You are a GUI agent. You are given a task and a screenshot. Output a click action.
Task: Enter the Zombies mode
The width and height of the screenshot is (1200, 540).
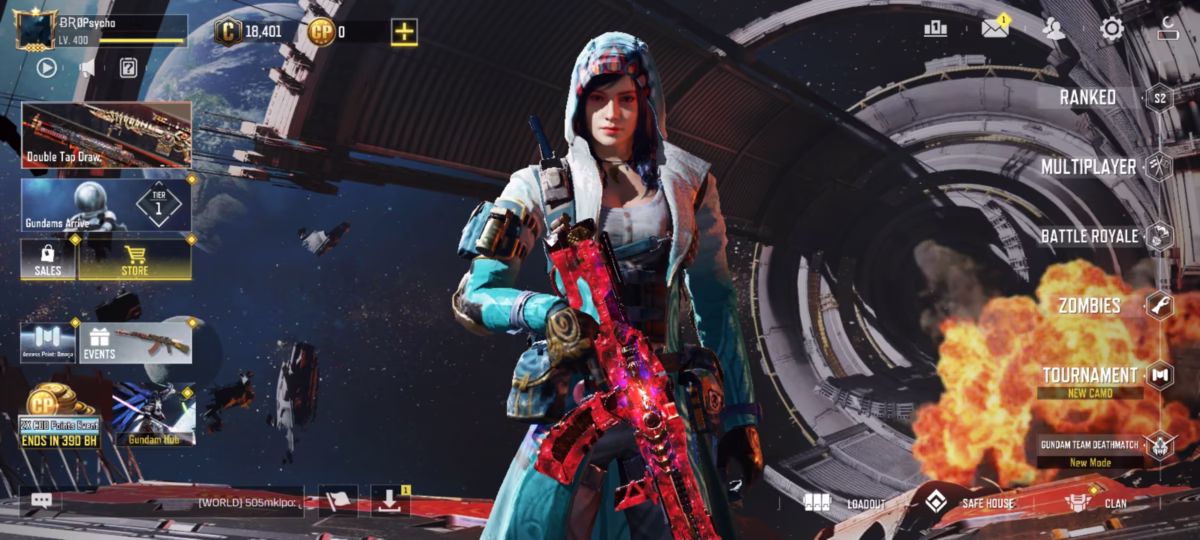click(x=1089, y=305)
